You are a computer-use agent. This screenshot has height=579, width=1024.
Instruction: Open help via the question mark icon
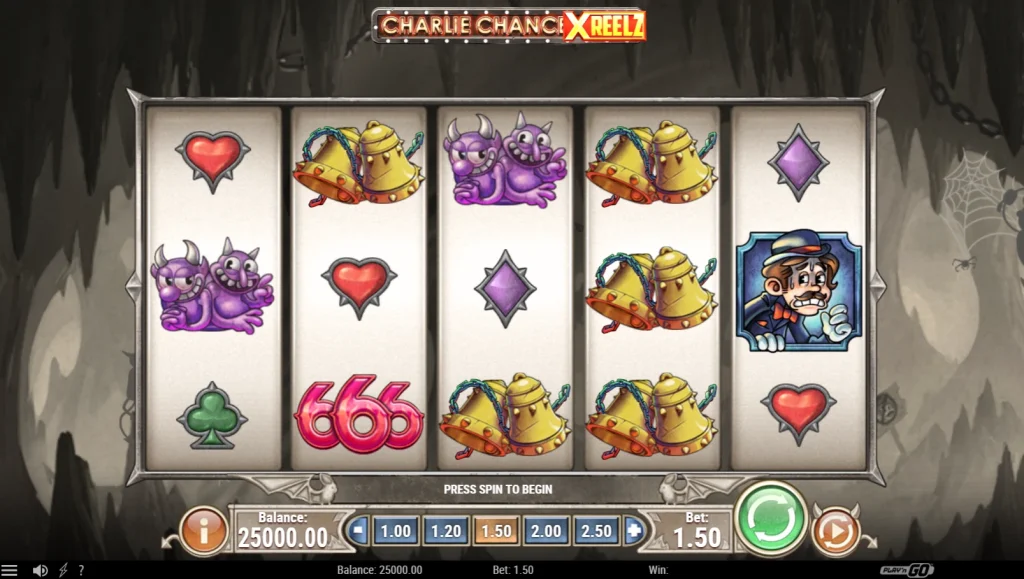[x=81, y=570]
